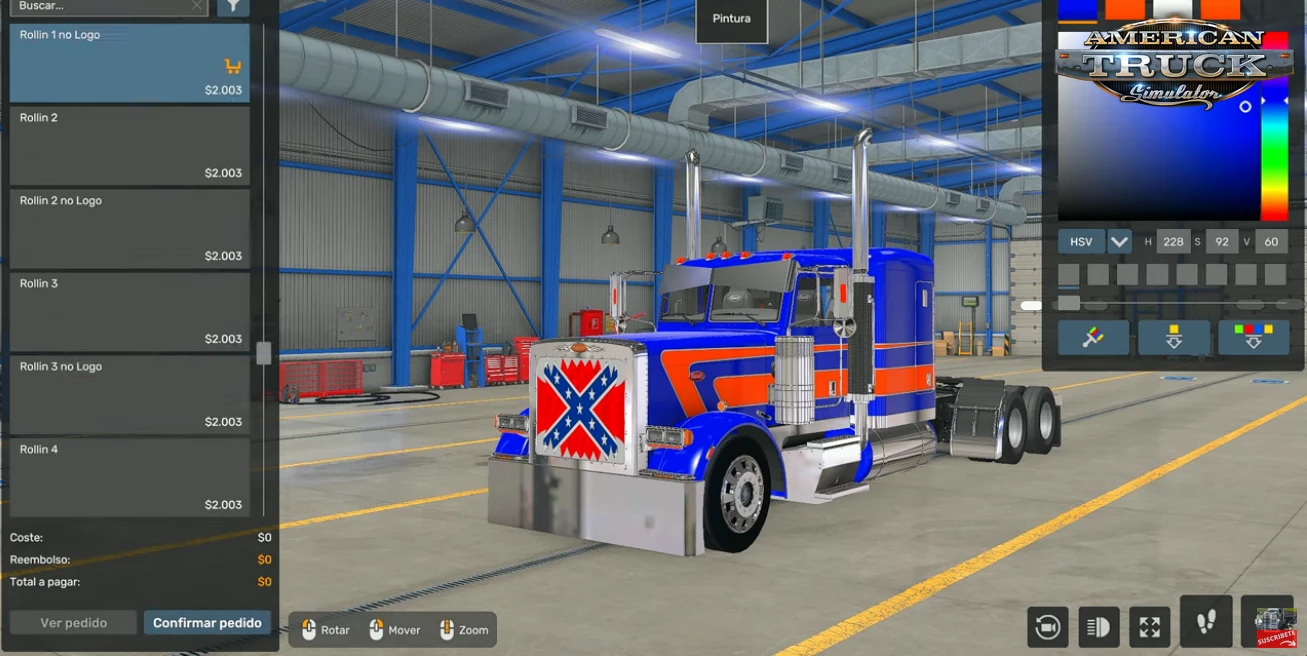Select the Rollin 4 paint job

[x=129, y=478]
